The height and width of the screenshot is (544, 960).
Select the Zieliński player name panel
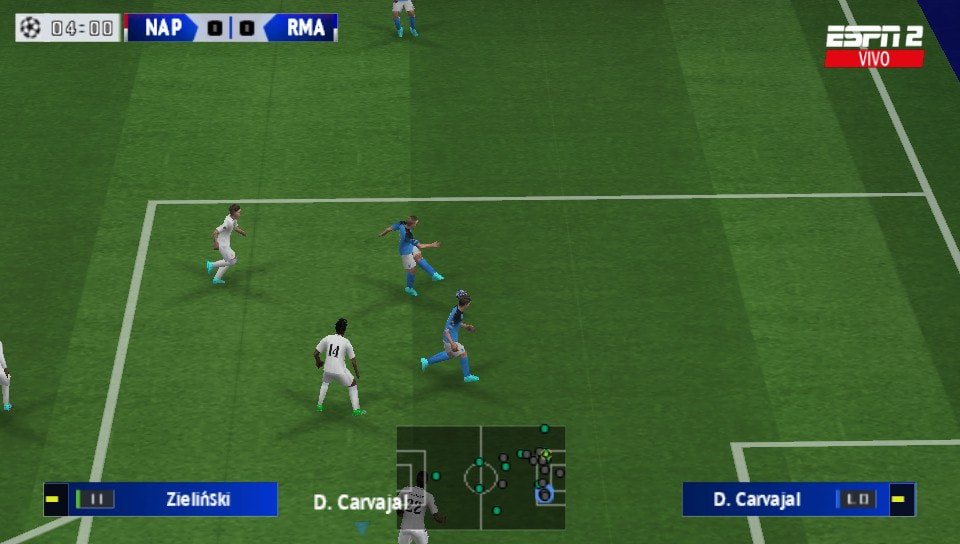(x=160, y=499)
